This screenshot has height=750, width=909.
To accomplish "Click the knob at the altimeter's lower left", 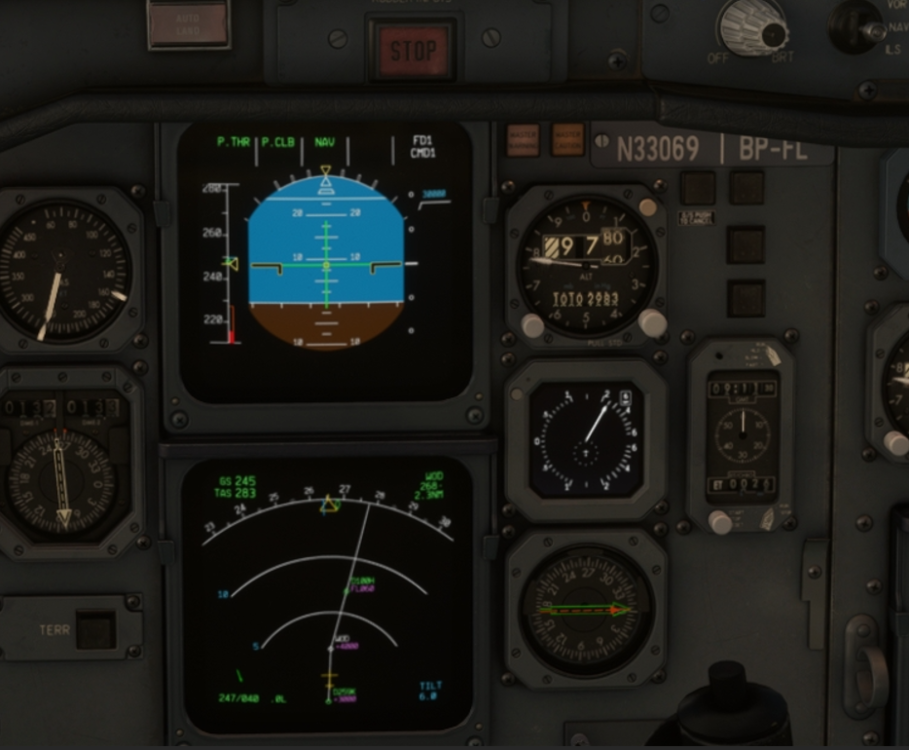I will coord(532,325).
